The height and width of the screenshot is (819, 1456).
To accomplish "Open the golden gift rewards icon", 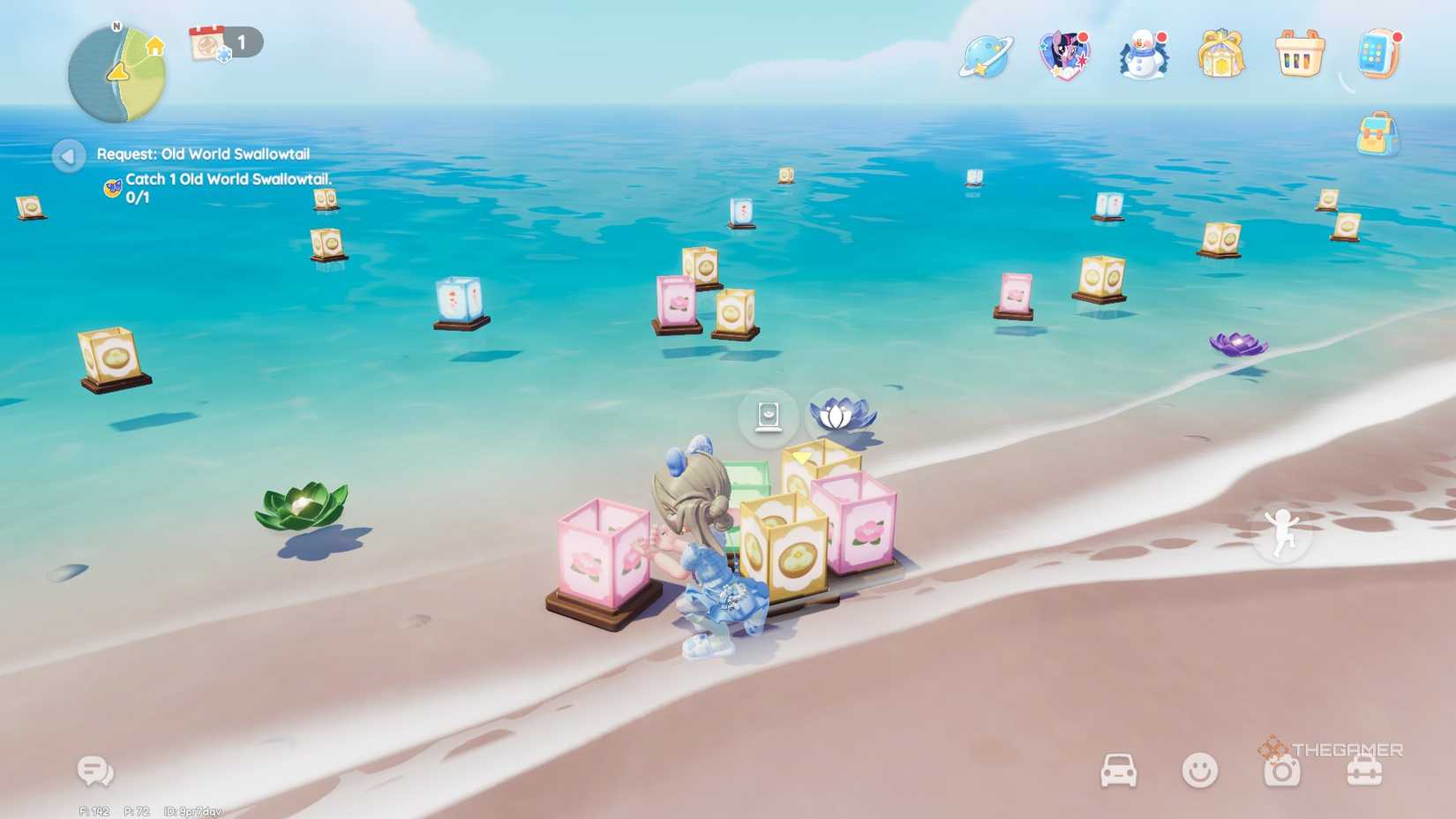I will pyautogui.click(x=1220, y=55).
